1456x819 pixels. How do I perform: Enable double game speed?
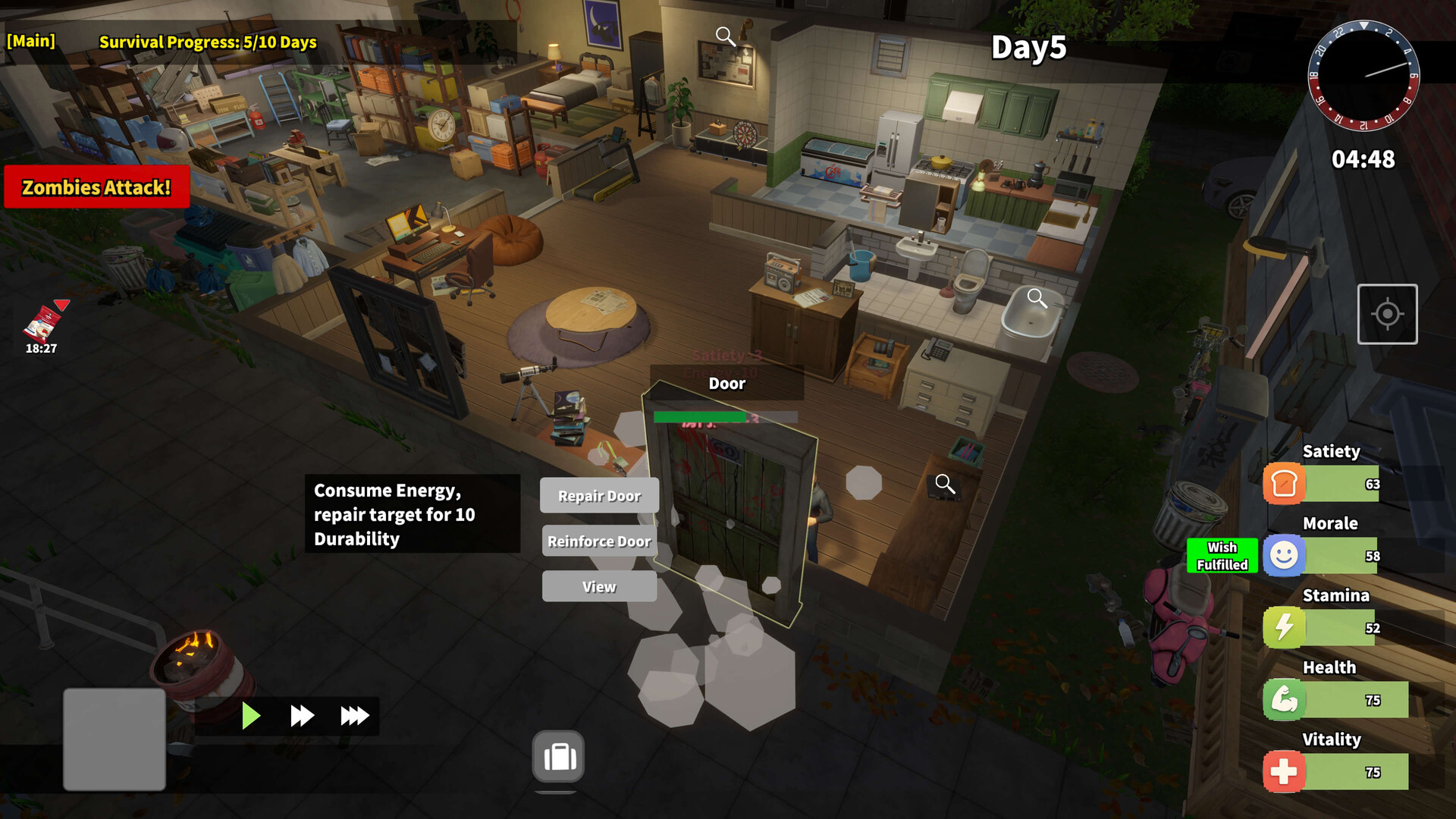(301, 715)
